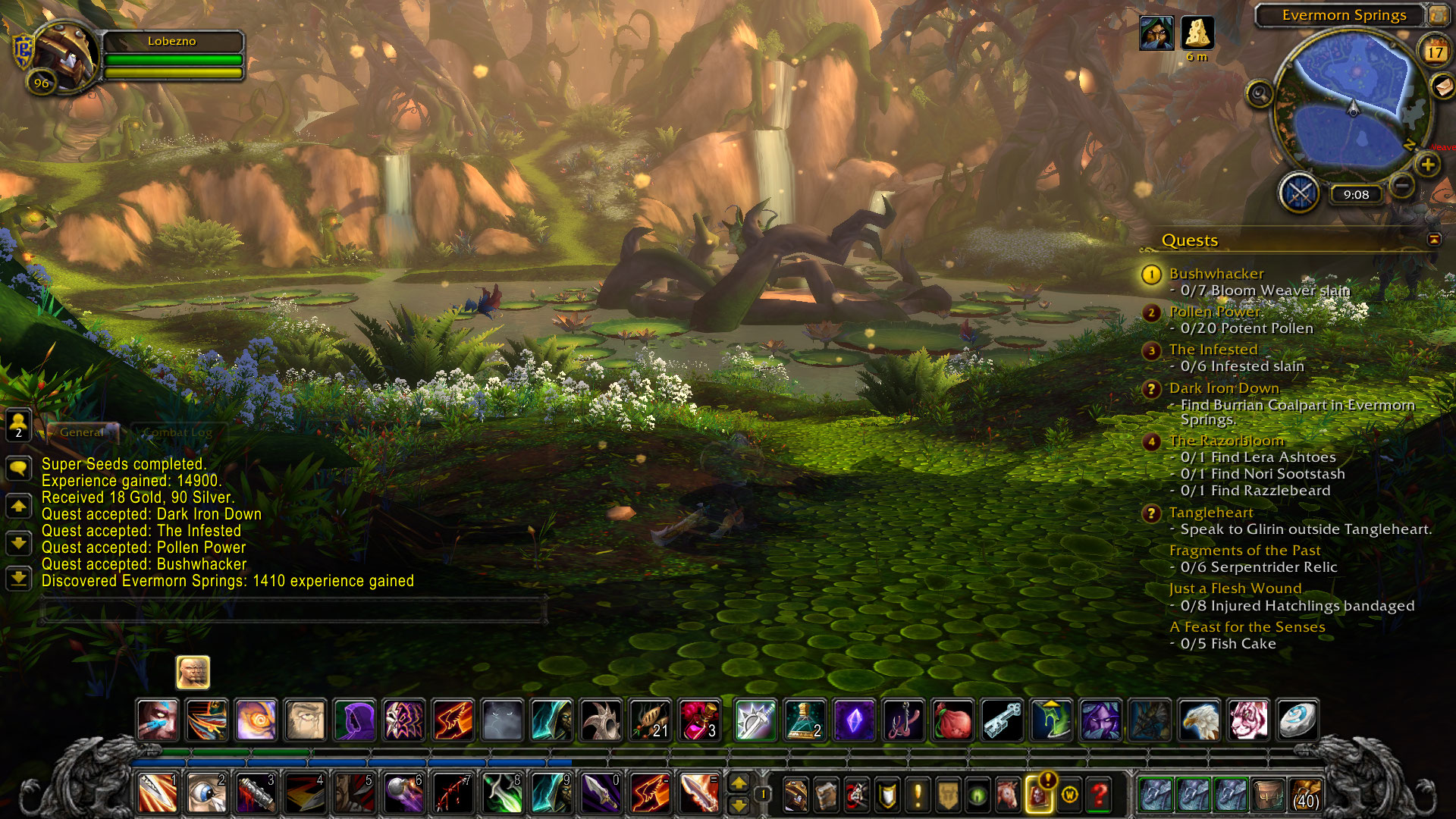
Task: Open the tracking magnifying glass button
Action: pos(1260,94)
